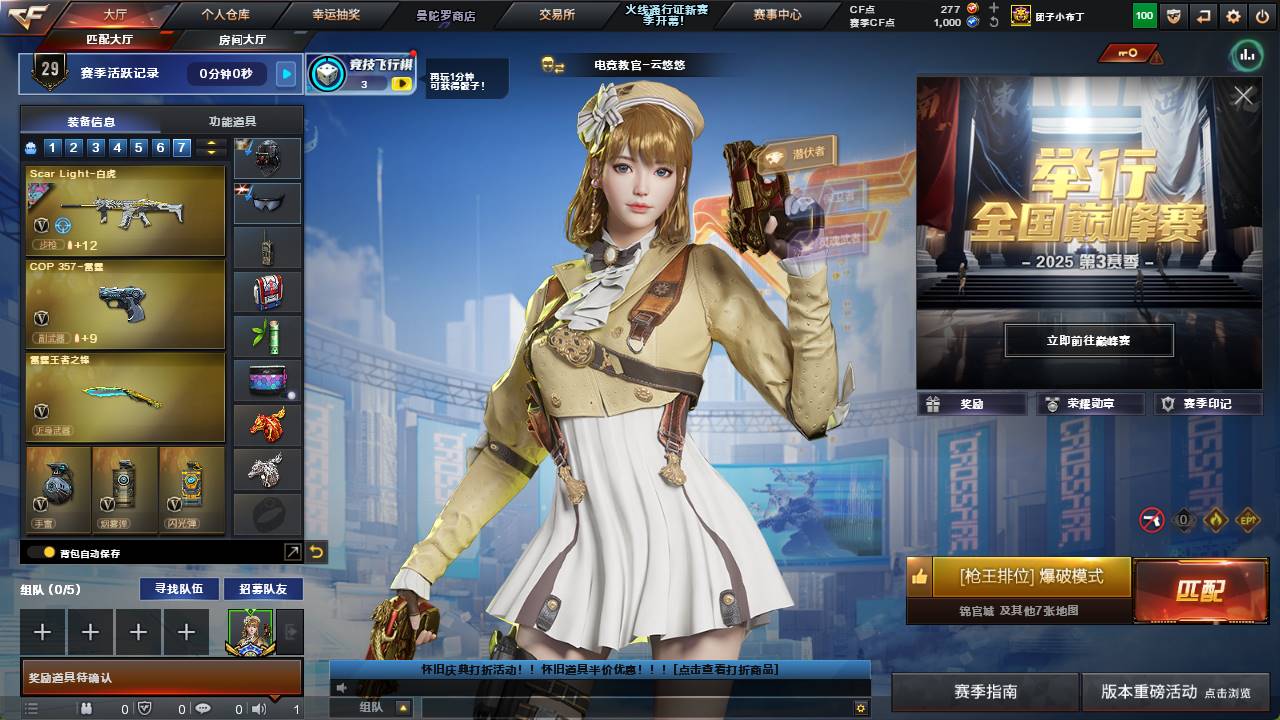Click the 招募队友 recruit teammates button
This screenshot has height=720, width=1280.
[262, 589]
